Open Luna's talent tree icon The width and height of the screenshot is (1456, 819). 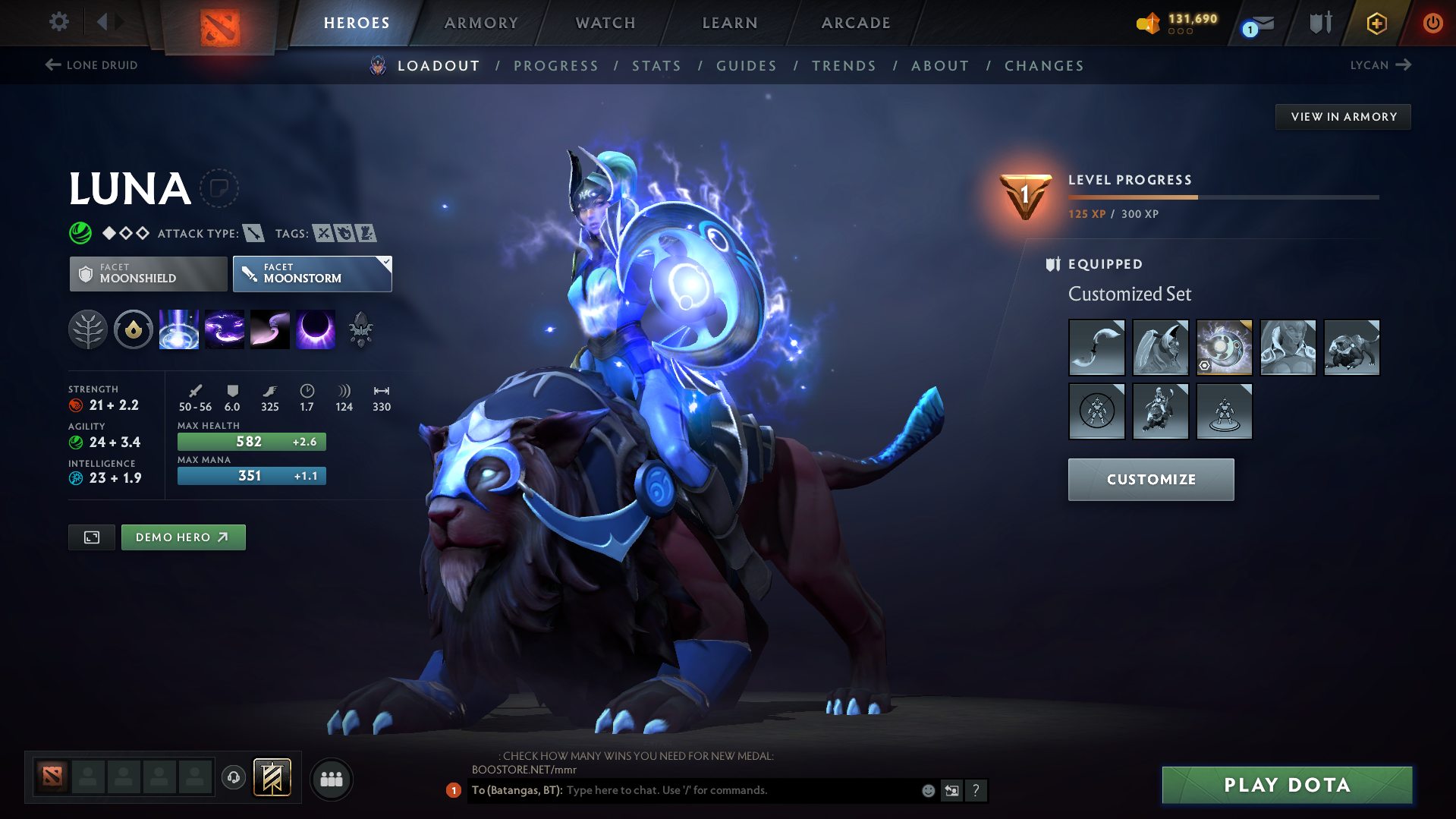[x=88, y=329]
